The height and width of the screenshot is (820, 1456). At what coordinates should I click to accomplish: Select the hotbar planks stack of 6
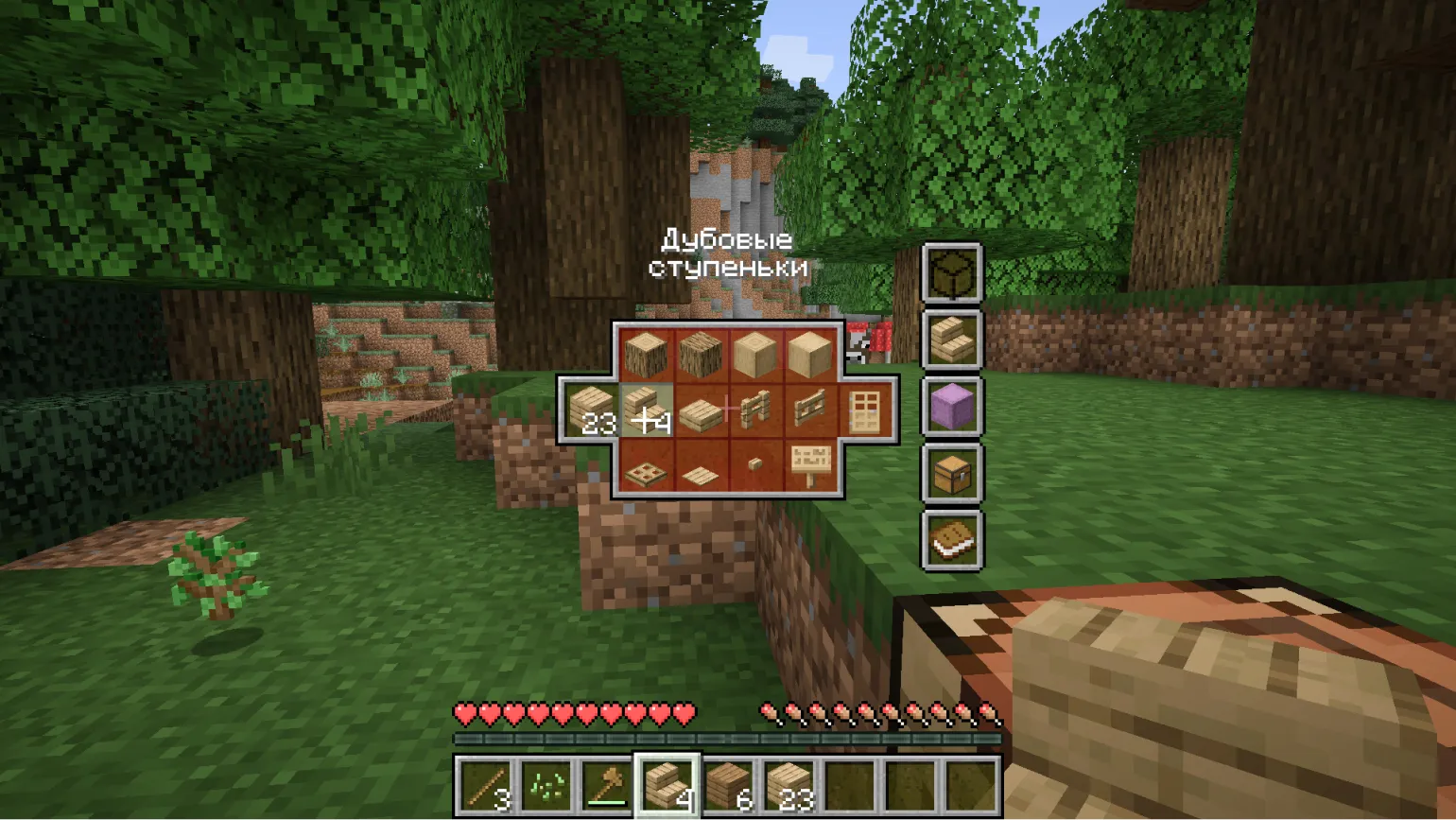tap(728, 785)
